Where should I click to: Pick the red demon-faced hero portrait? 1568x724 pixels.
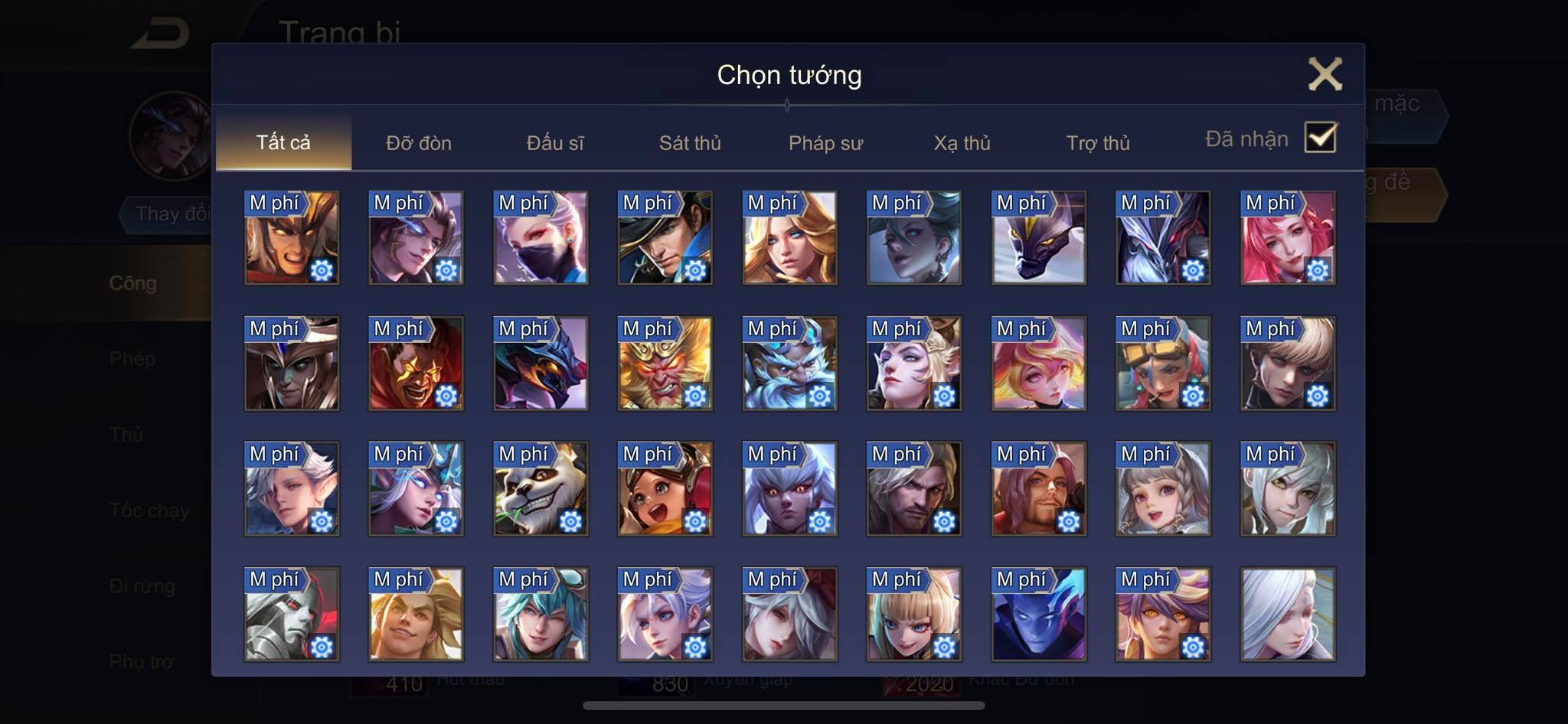416,364
